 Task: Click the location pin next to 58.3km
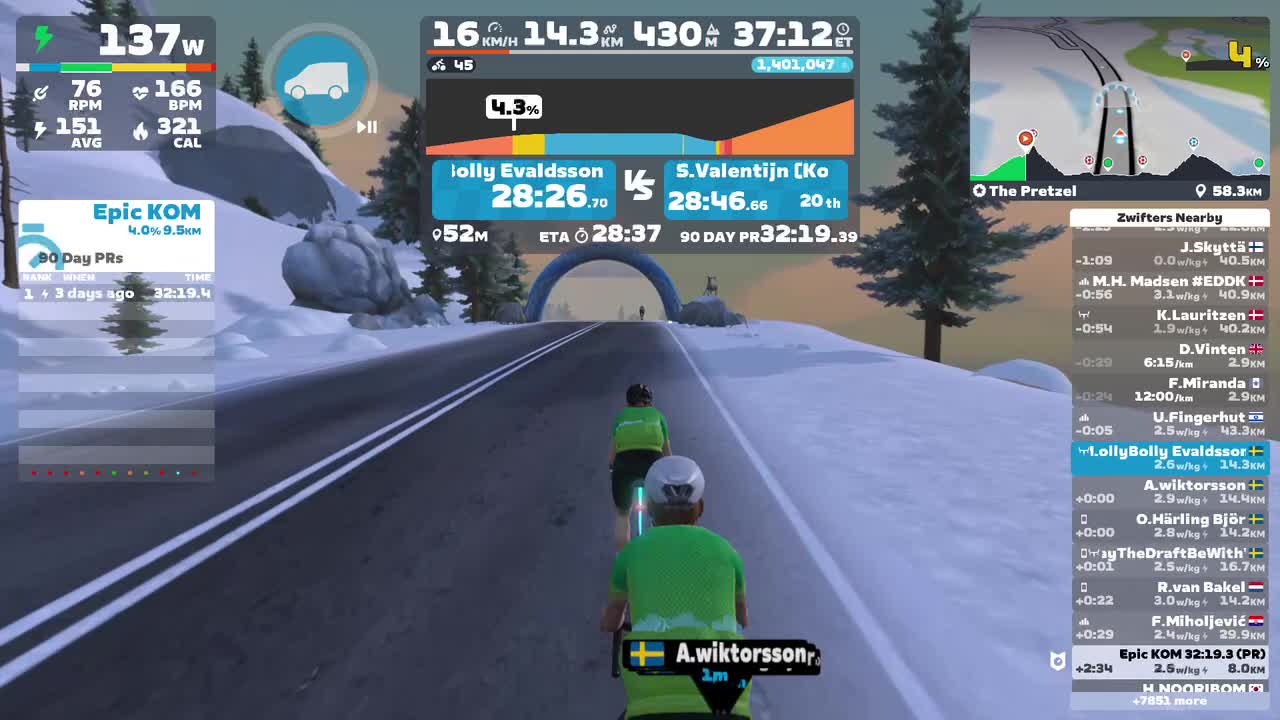(1202, 189)
